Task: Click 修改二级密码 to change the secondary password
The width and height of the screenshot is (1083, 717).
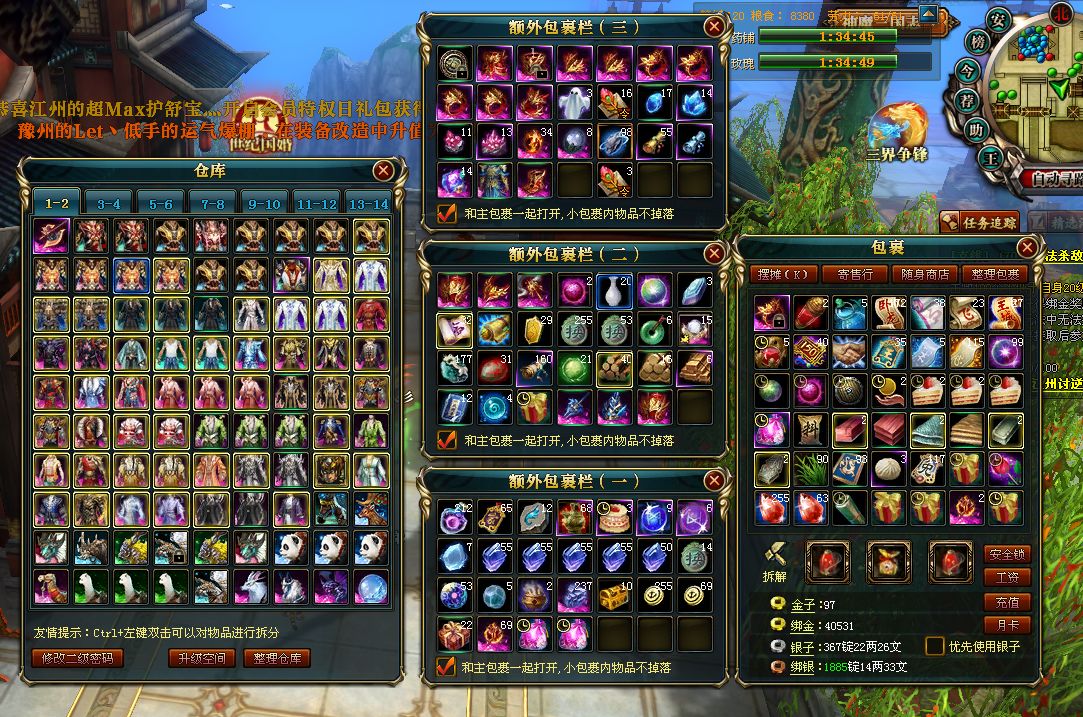Action: (x=78, y=658)
